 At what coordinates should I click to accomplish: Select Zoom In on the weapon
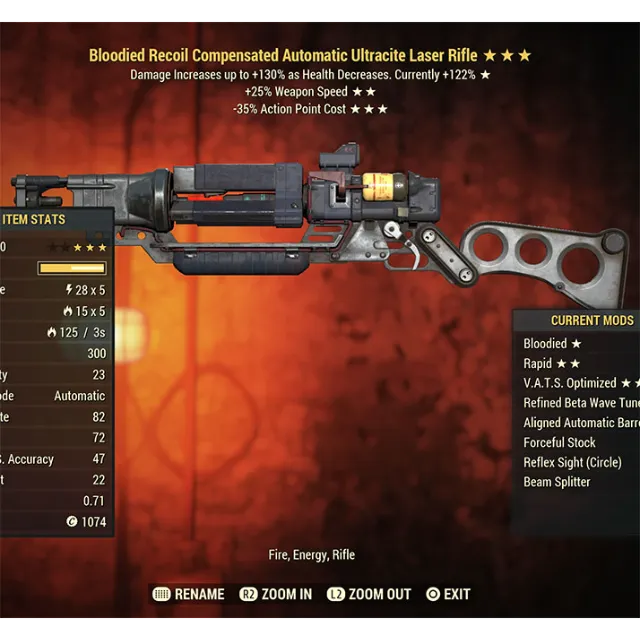pyautogui.click(x=278, y=594)
